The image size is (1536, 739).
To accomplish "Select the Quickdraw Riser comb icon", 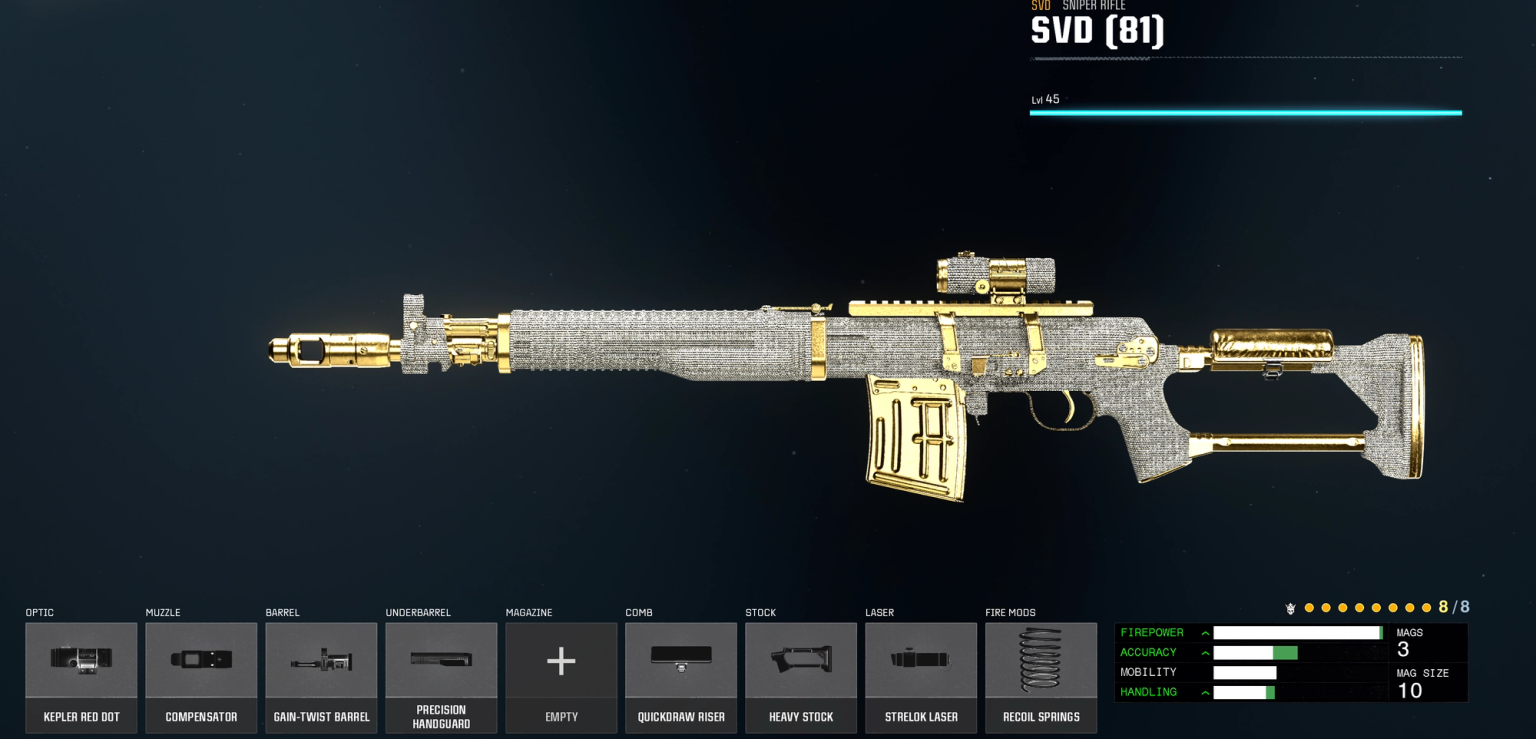I will pyautogui.click(x=681, y=661).
